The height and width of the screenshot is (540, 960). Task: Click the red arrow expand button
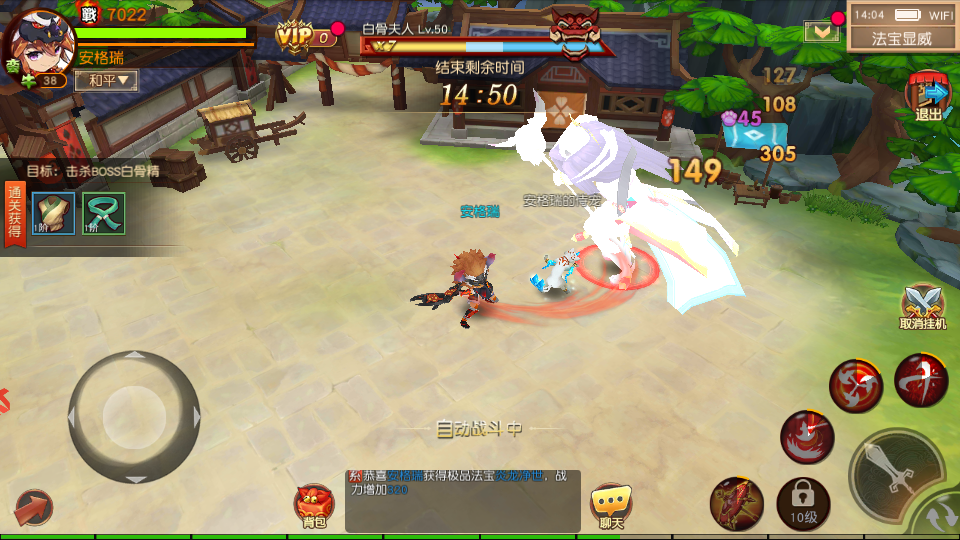click(x=33, y=507)
